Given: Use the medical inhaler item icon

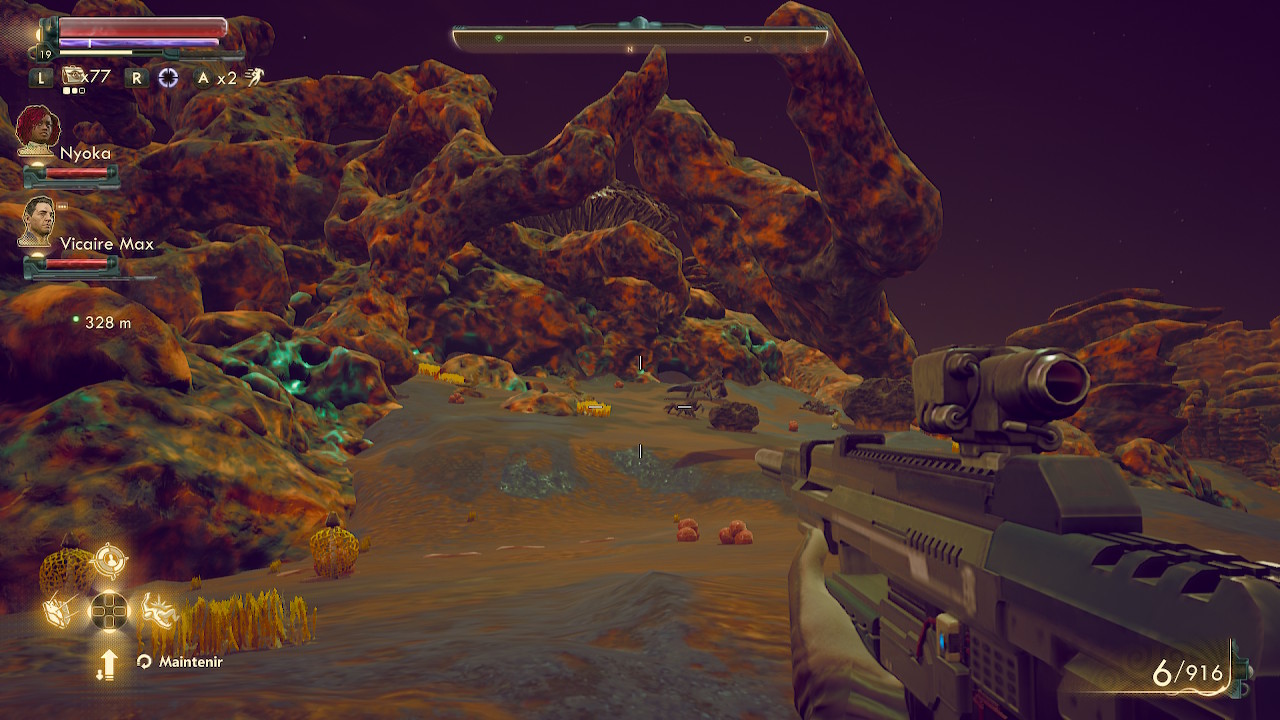Looking at the screenshot, I should click(x=74, y=76).
